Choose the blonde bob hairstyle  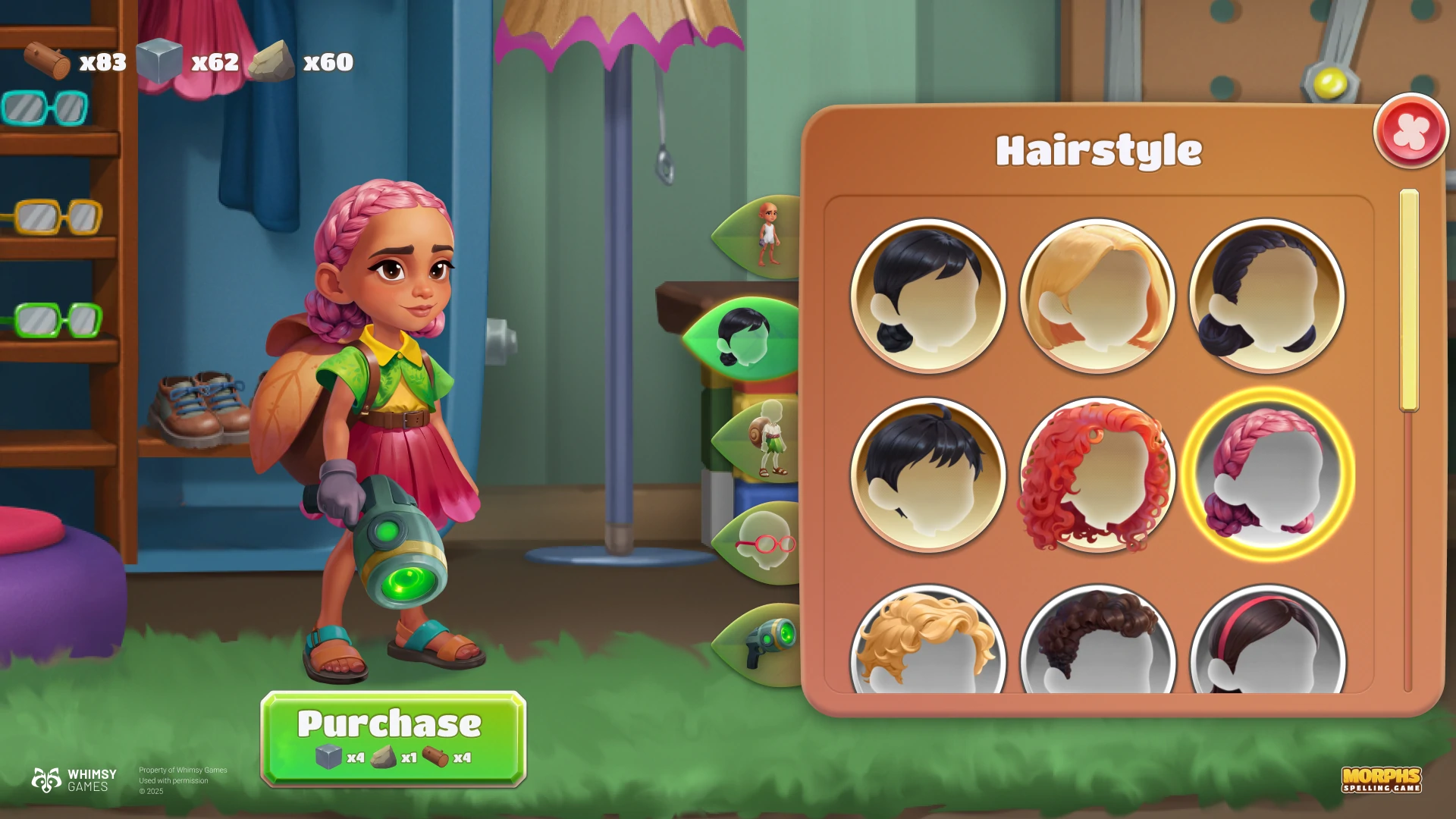1097,296
